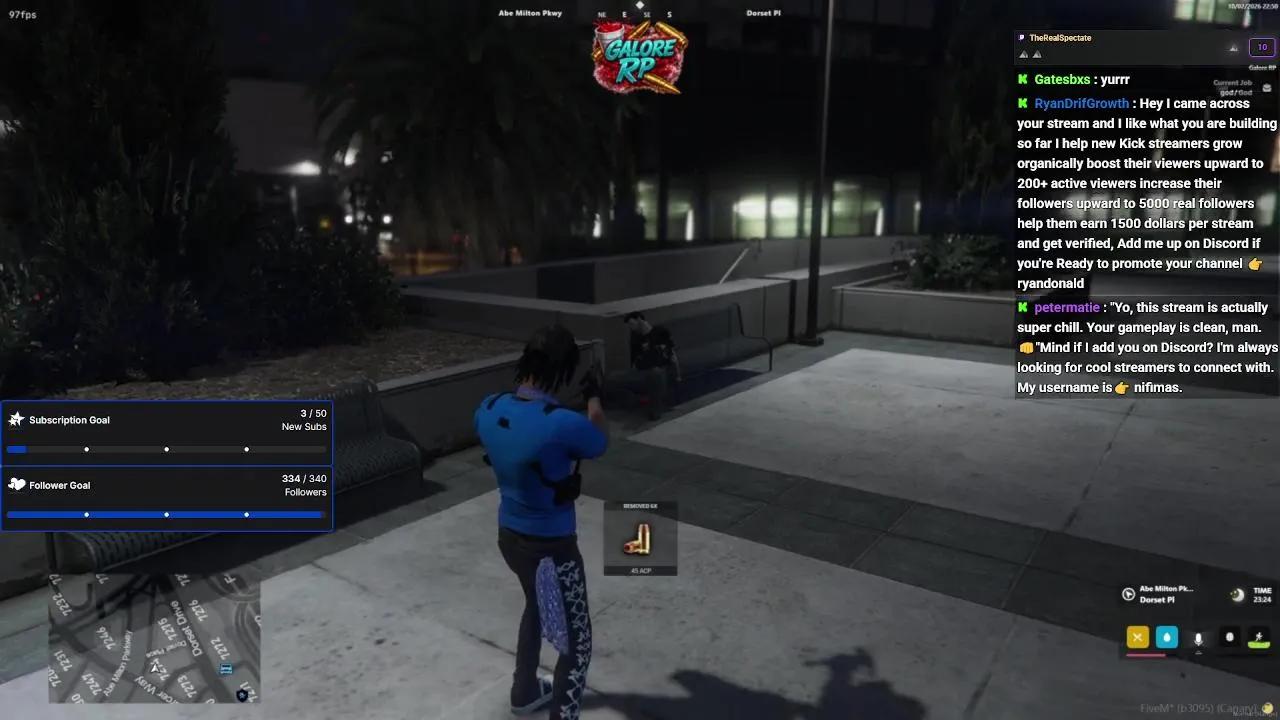Click the Abe Milton Pkwy street label
The height and width of the screenshot is (720, 1280).
[x=529, y=12]
